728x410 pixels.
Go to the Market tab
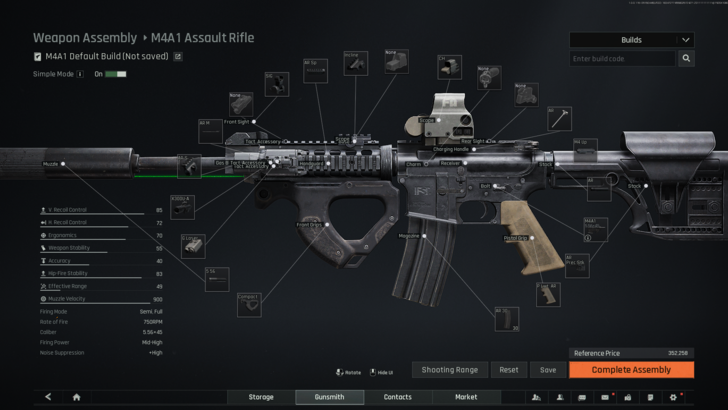coord(466,397)
